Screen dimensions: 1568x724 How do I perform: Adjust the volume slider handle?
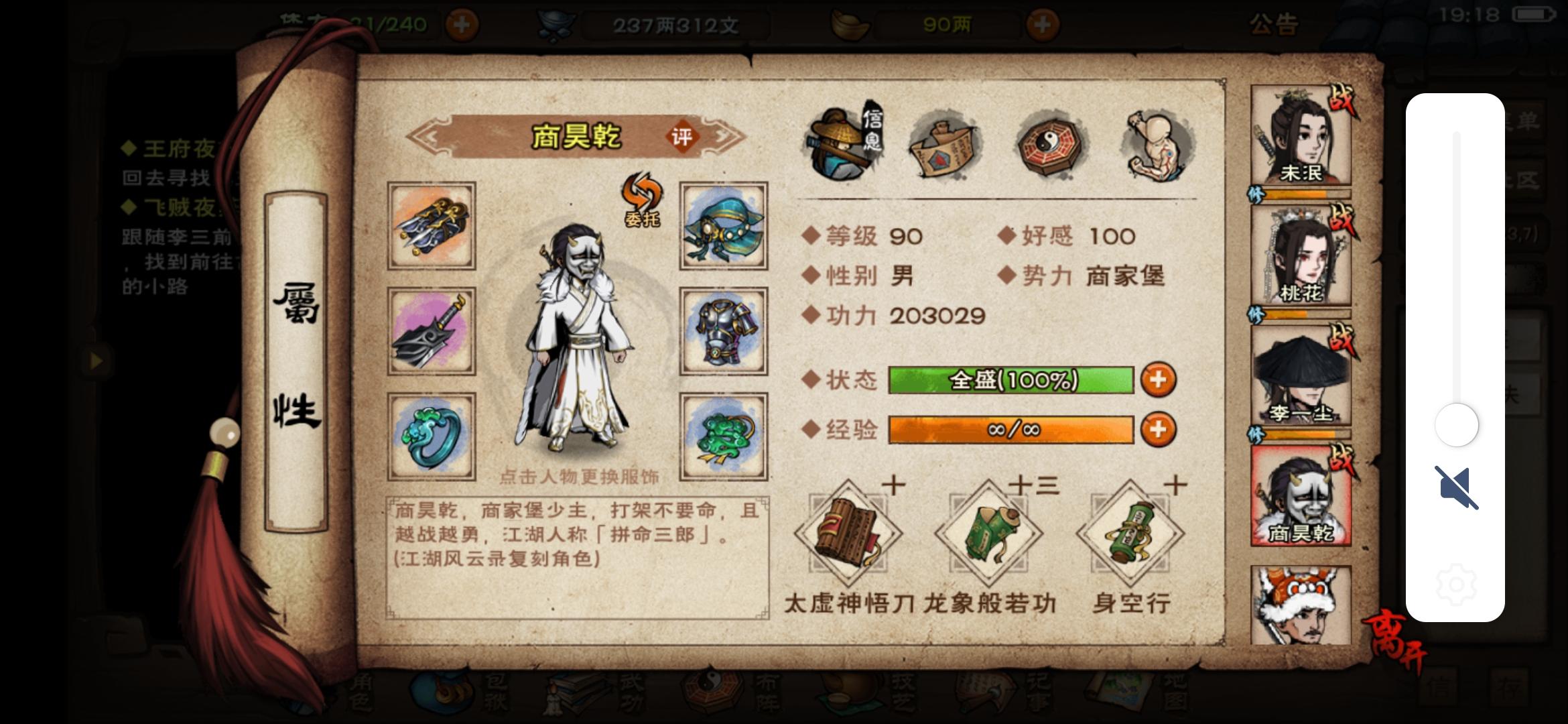pyautogui.click(x=1457, y=425)
